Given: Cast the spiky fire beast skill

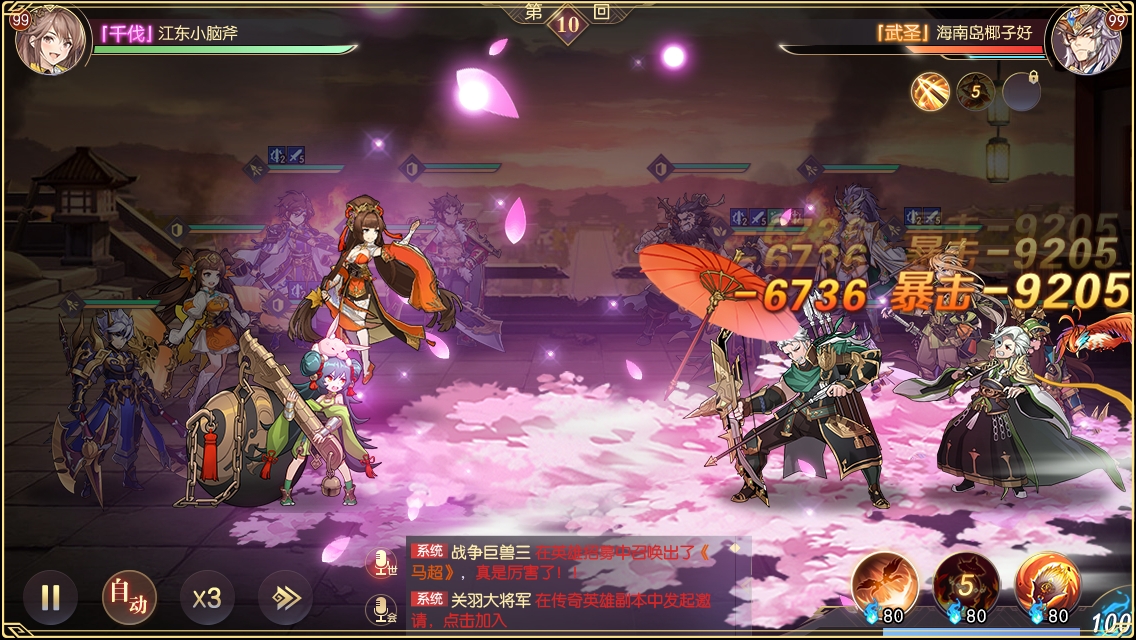Looking at the screenshot, I should click(1047, 583).
